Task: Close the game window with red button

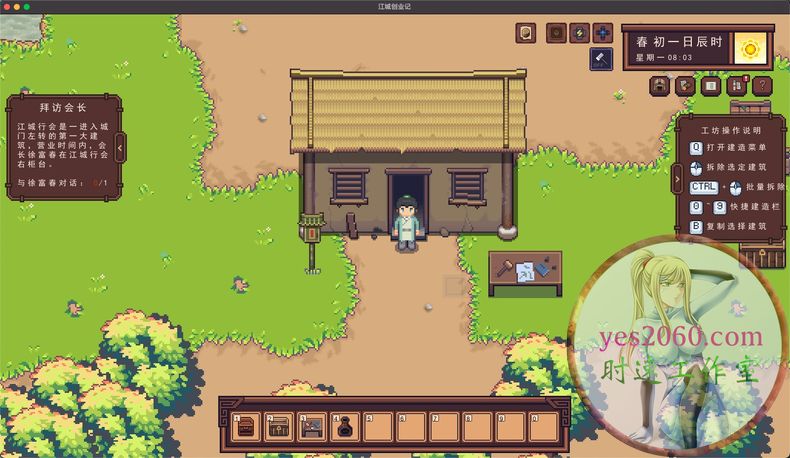Action: coord(6,6)
